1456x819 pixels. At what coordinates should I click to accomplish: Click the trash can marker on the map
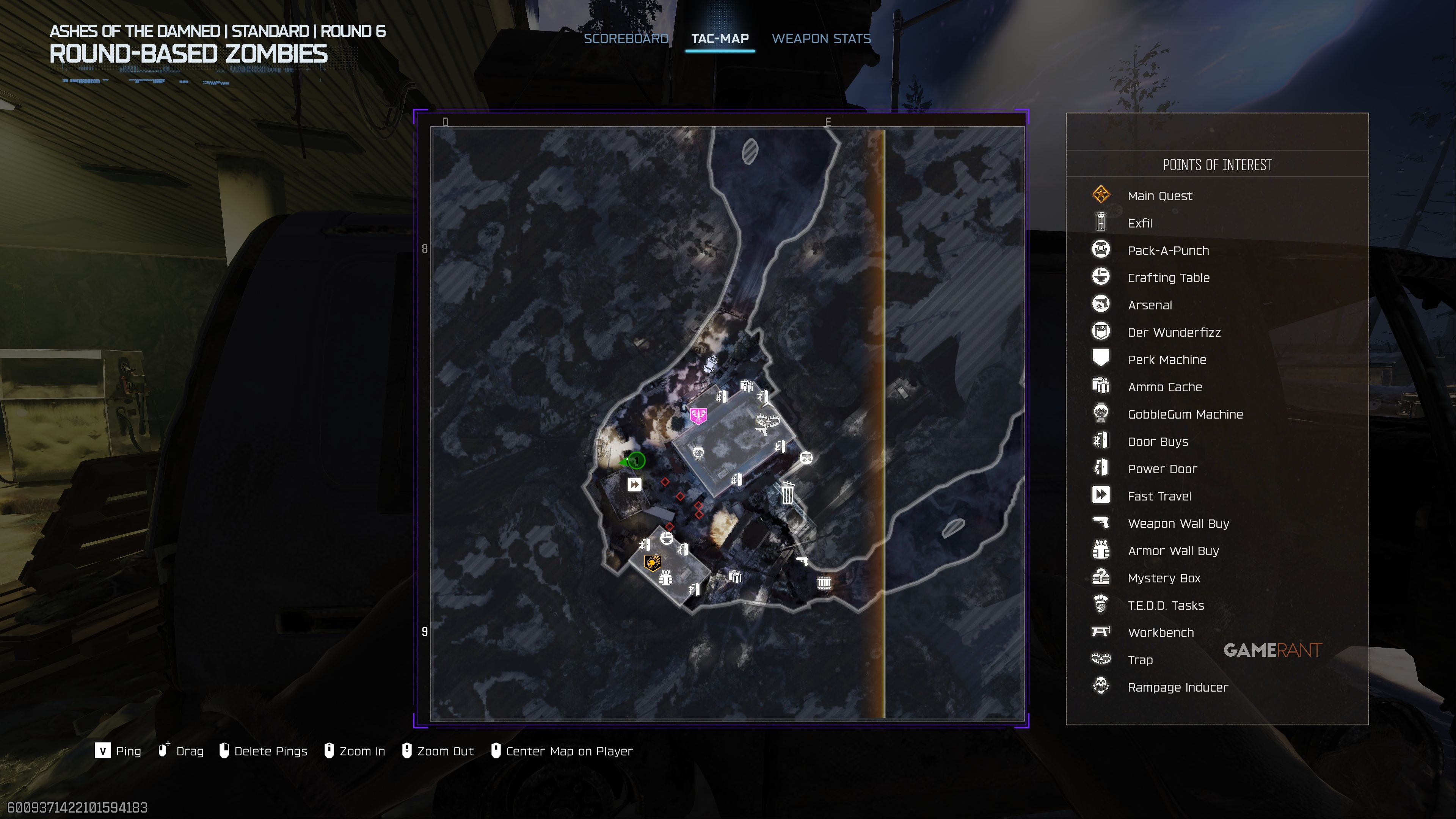[x=788, y=493]
